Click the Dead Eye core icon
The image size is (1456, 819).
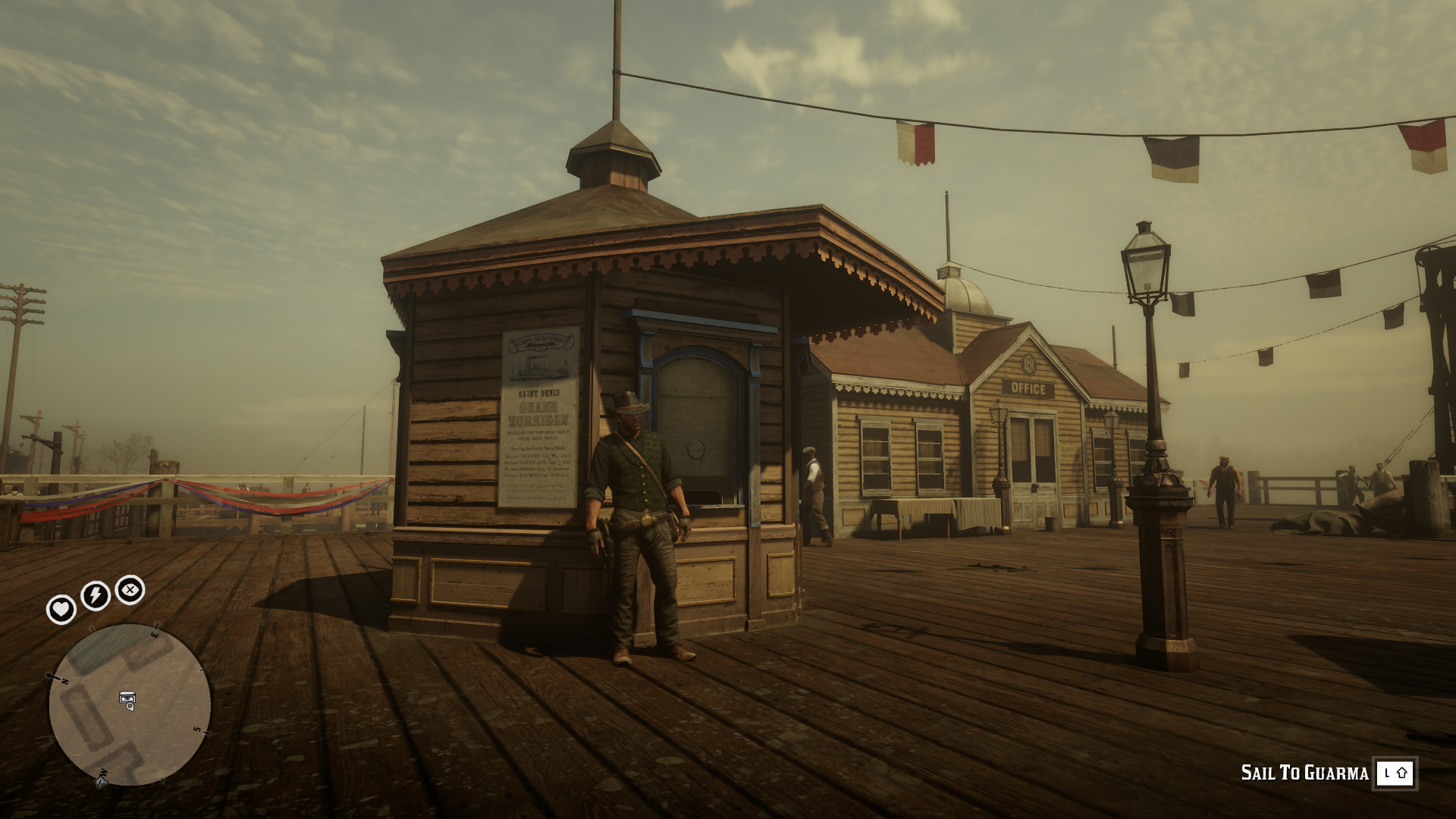[x=130, y=589]
